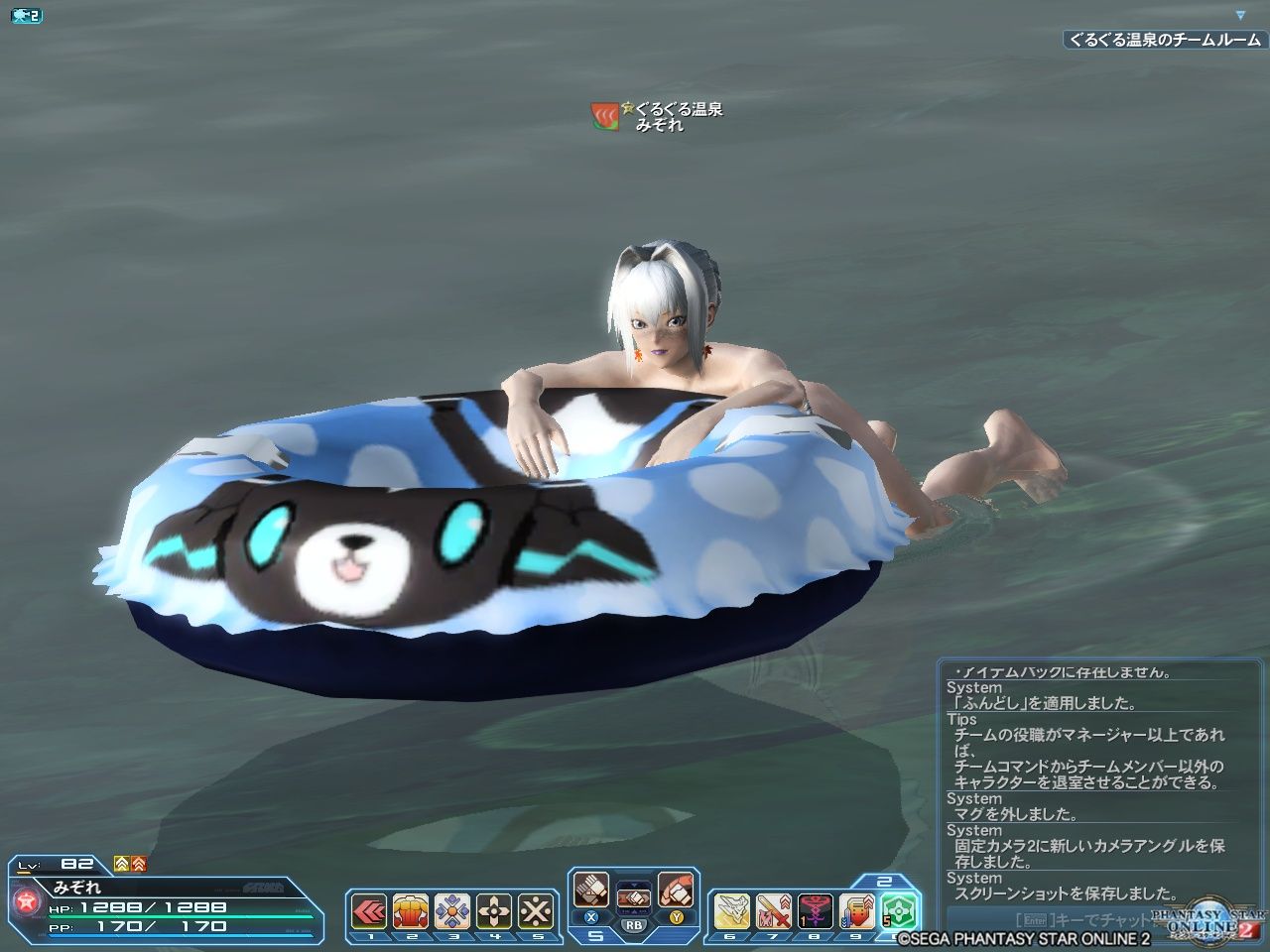1270x952 pixels.
Task: Select the red fist weapon bound to Y
Action: 676,891
